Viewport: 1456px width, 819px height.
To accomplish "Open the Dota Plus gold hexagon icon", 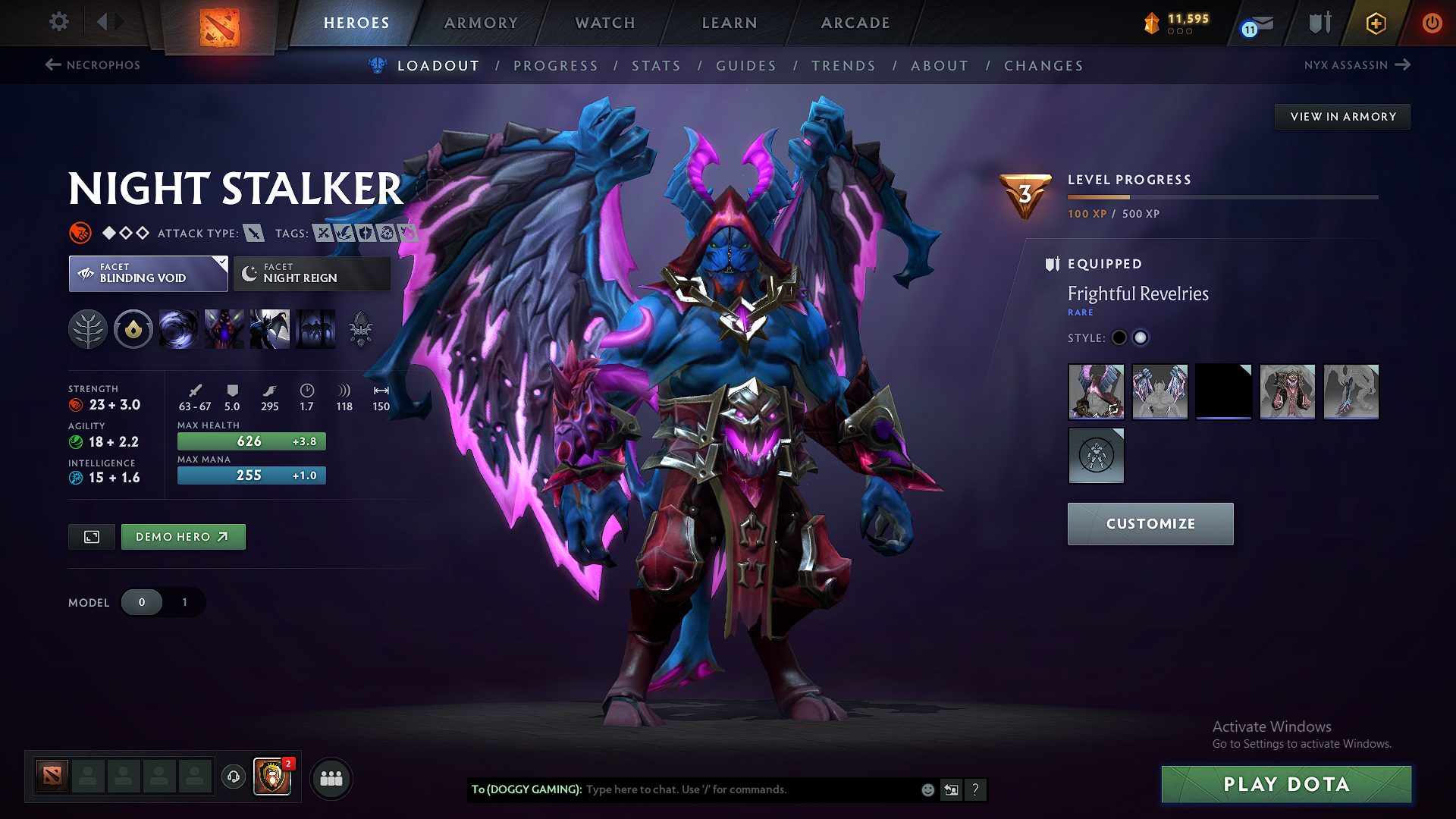I will point(1375,23).
